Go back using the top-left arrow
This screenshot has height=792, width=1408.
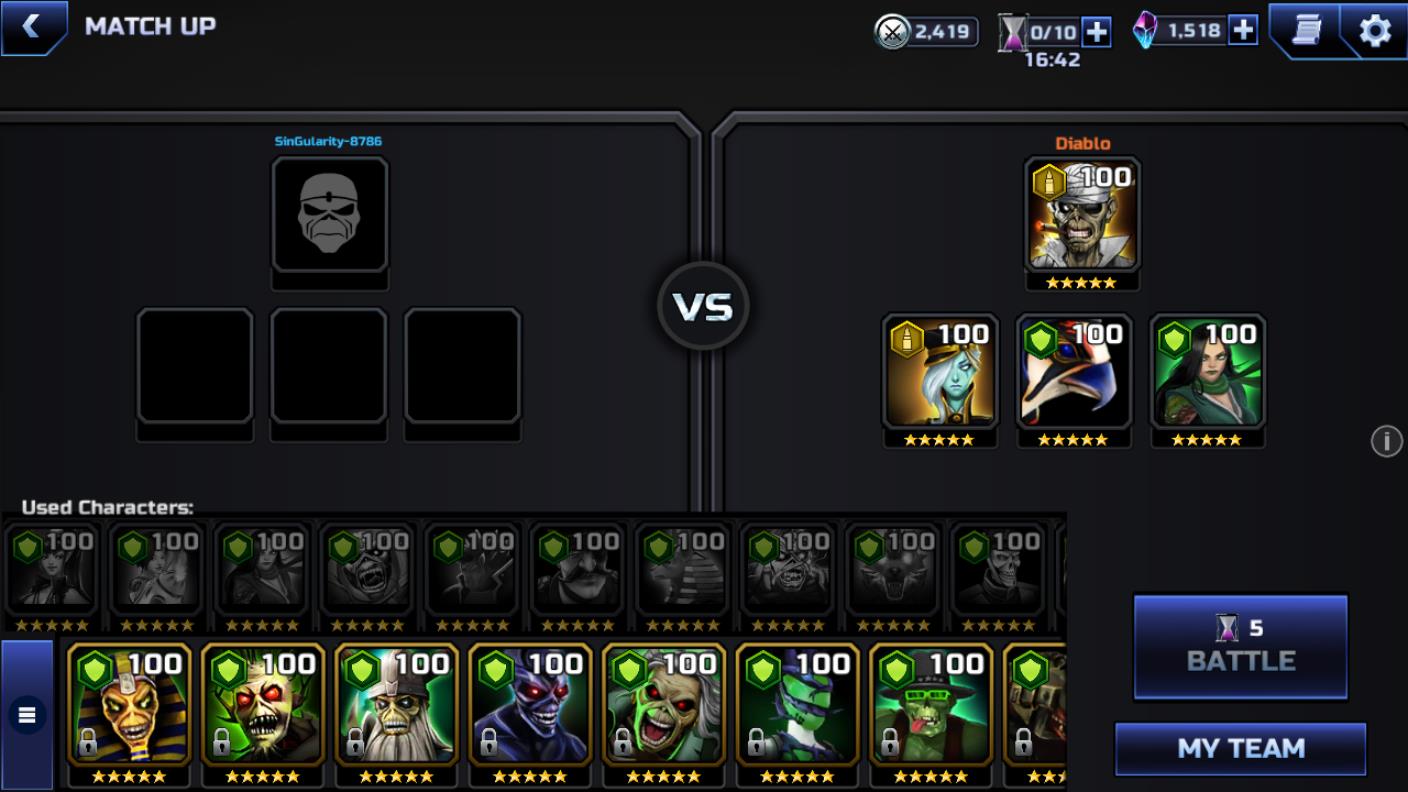tap(32, 27)
